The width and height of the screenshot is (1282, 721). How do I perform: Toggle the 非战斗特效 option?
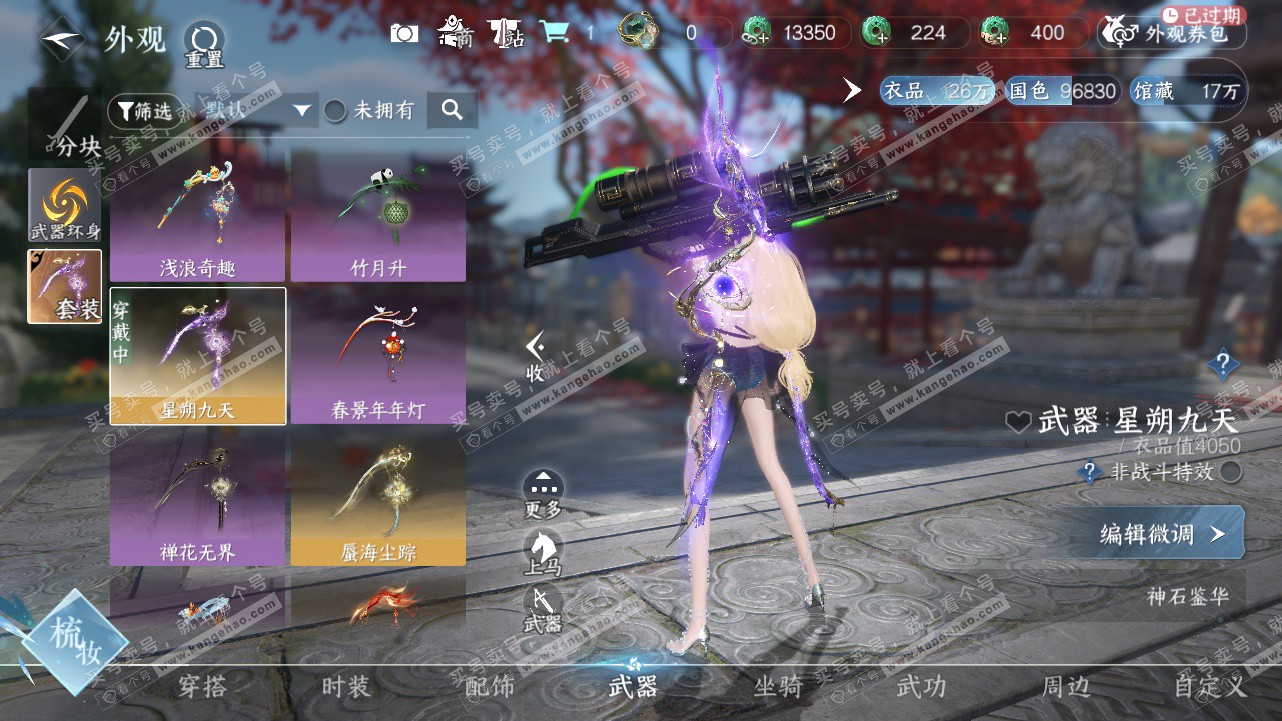click(1231, 472)
